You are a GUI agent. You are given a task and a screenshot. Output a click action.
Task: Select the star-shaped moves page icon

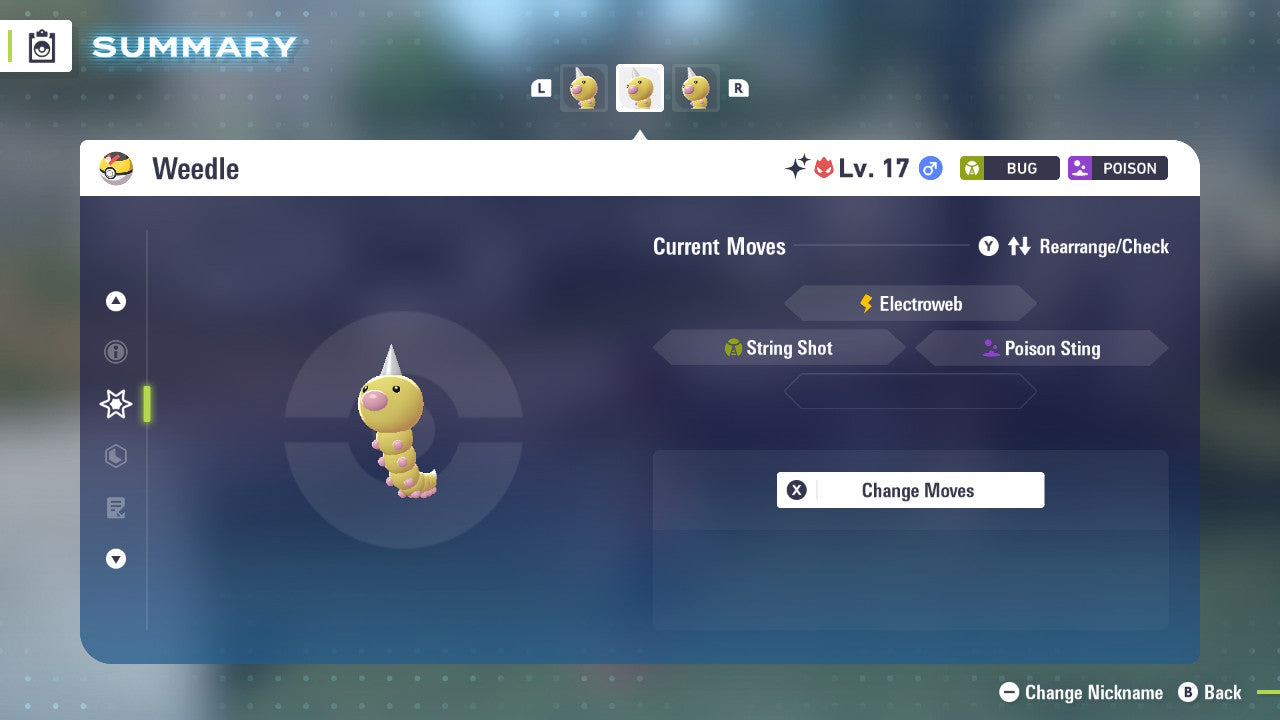coord(116,404)
